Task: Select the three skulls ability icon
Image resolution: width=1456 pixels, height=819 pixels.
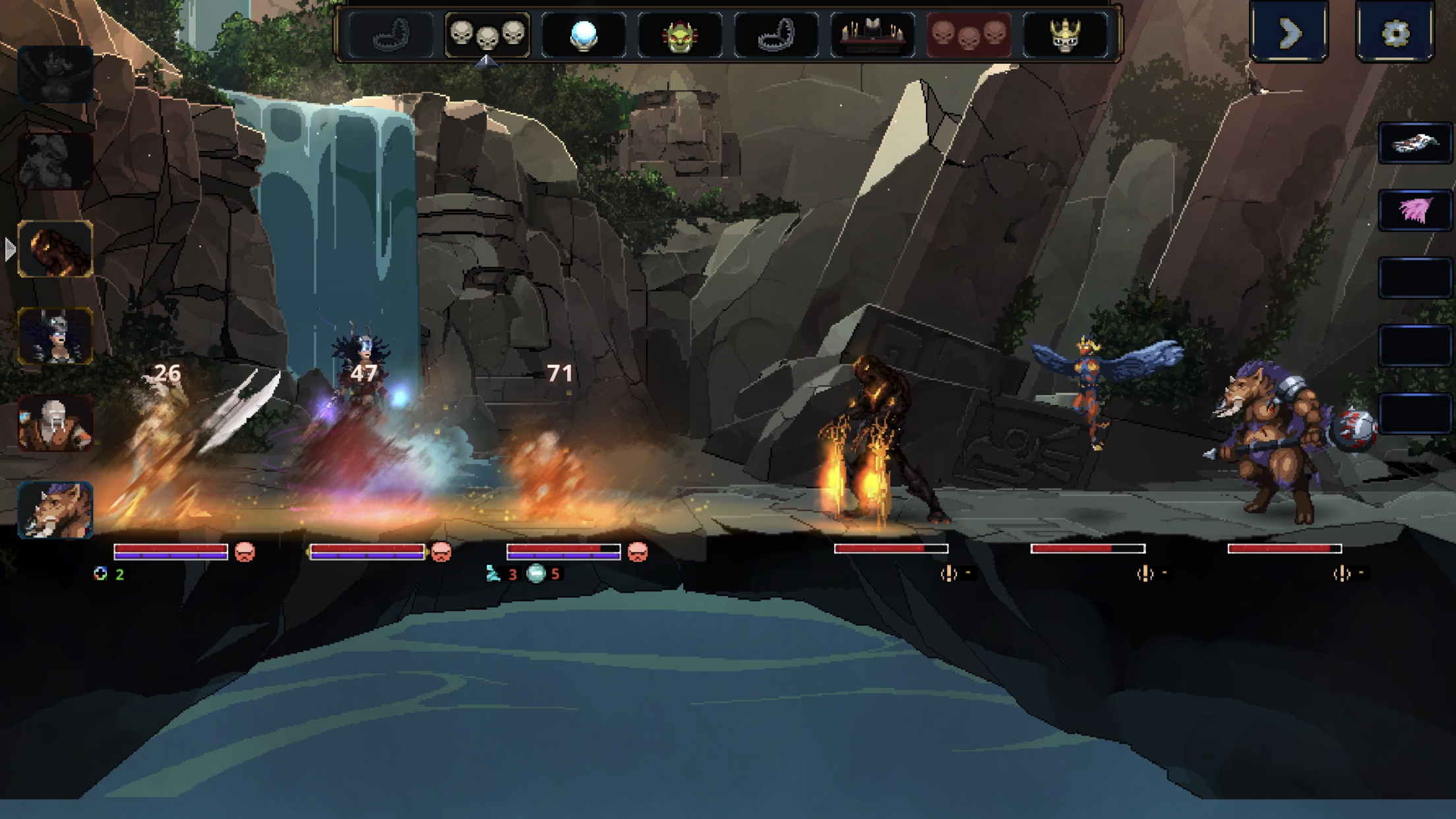Action: (486, 34)
